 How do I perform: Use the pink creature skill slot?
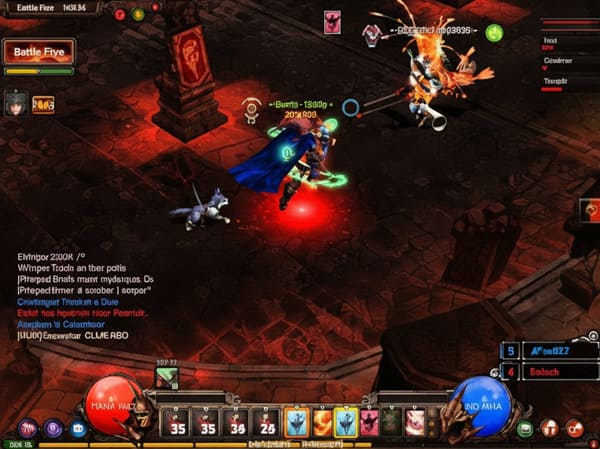click(416, 422)
